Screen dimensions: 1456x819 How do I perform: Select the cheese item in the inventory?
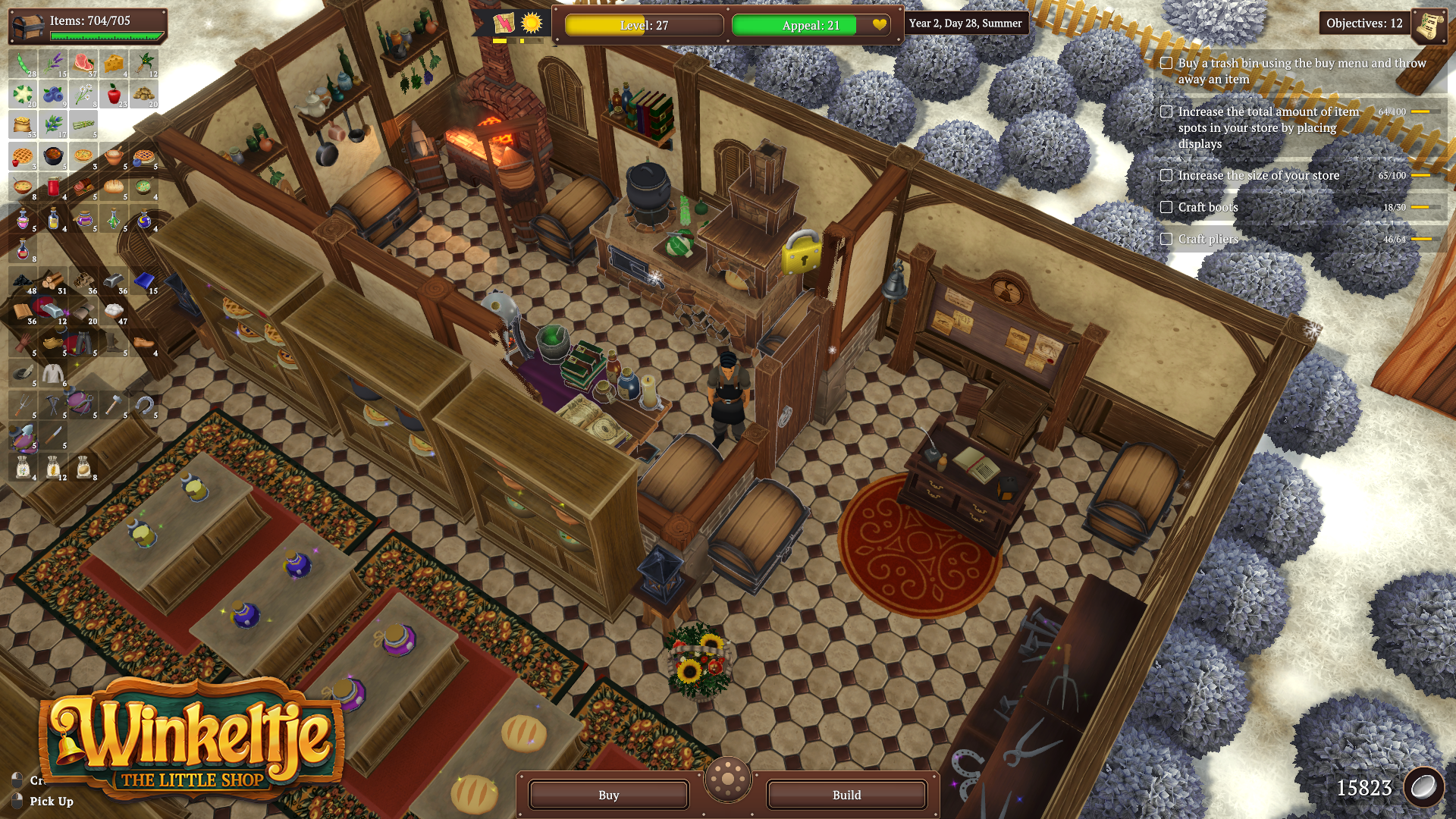coord(112,64)
